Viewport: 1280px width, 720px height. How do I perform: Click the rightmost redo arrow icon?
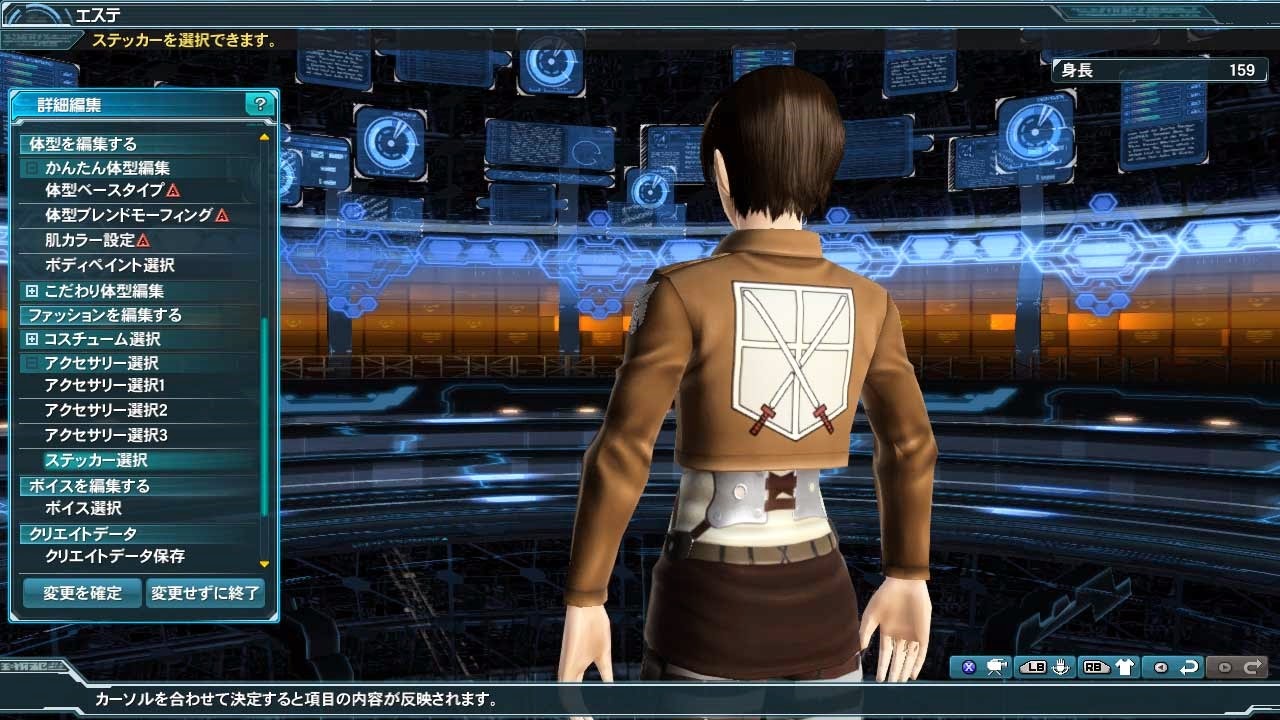pyautogui.click(x=1255, y=665)
